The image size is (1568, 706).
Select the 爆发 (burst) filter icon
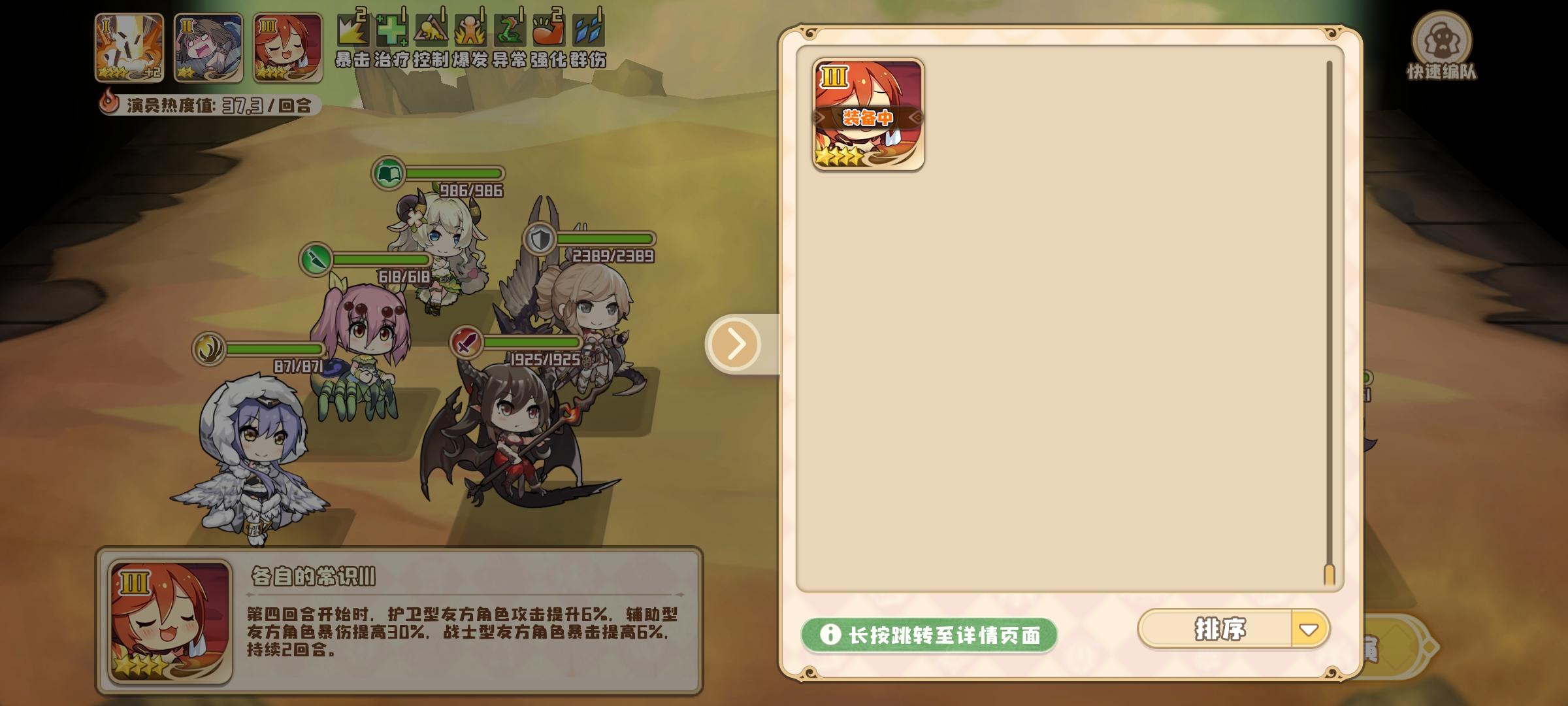[x=470, y=31]
